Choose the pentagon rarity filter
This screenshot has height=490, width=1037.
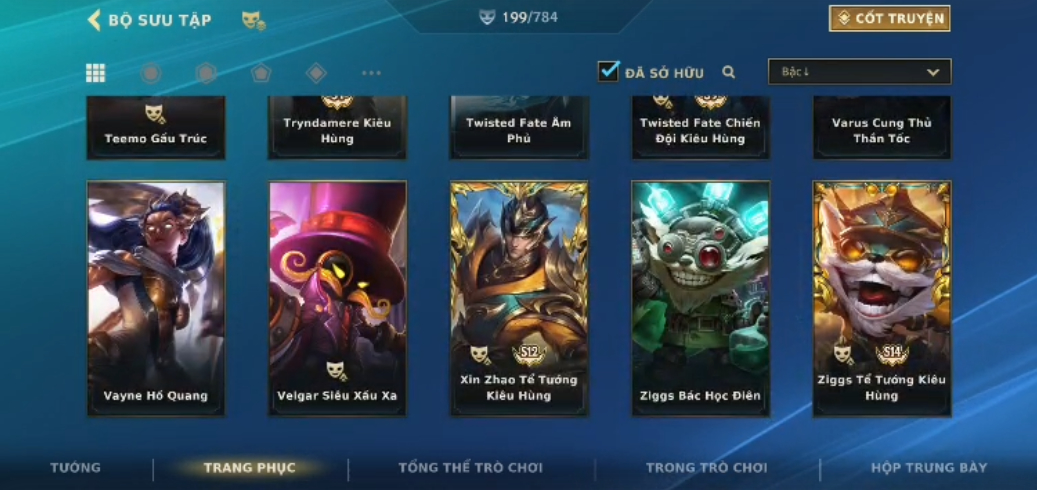coord(260,73)
